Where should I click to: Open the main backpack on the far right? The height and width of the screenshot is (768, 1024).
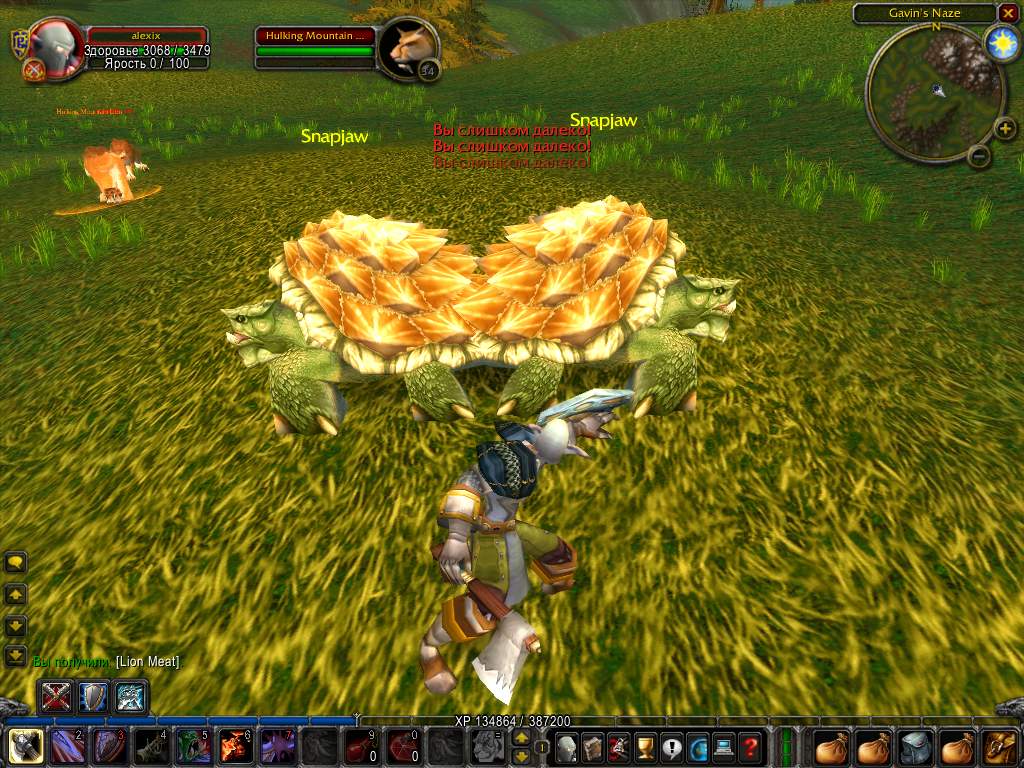[999, 746]
